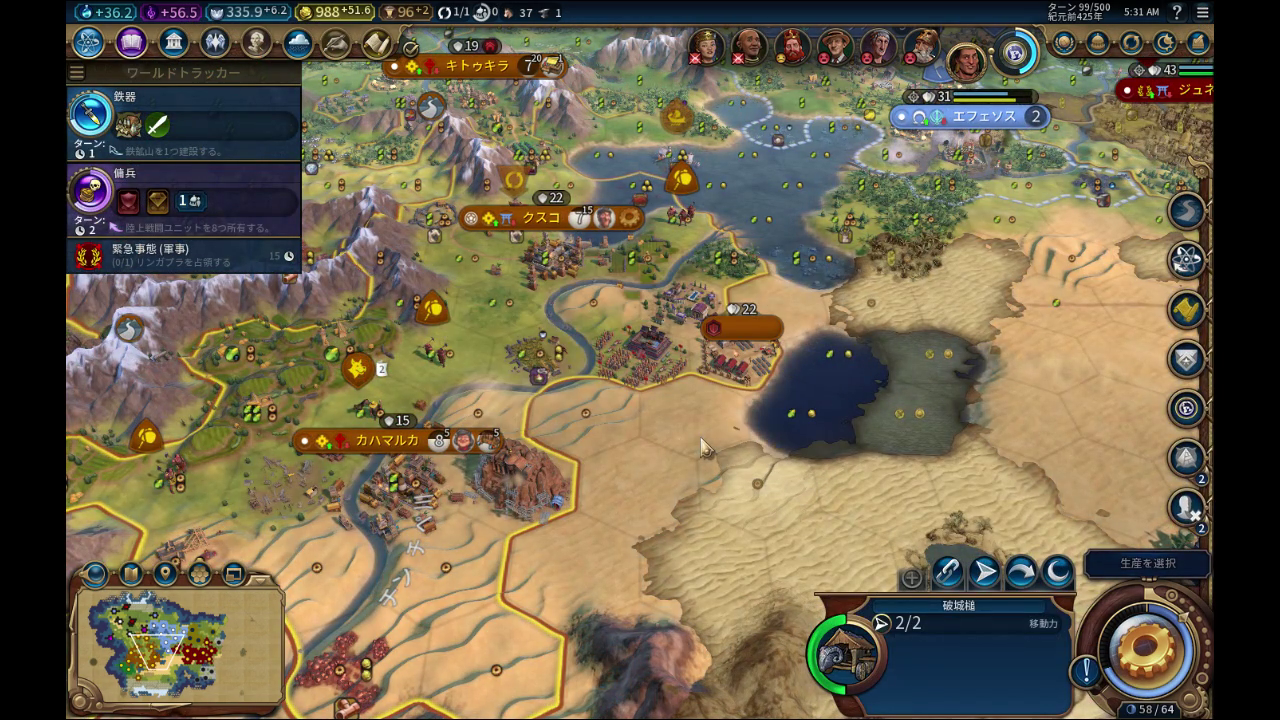This screenshot has height=720, width=1280.
Task: Activate the chain-link formation unit action
Action: 947,573
